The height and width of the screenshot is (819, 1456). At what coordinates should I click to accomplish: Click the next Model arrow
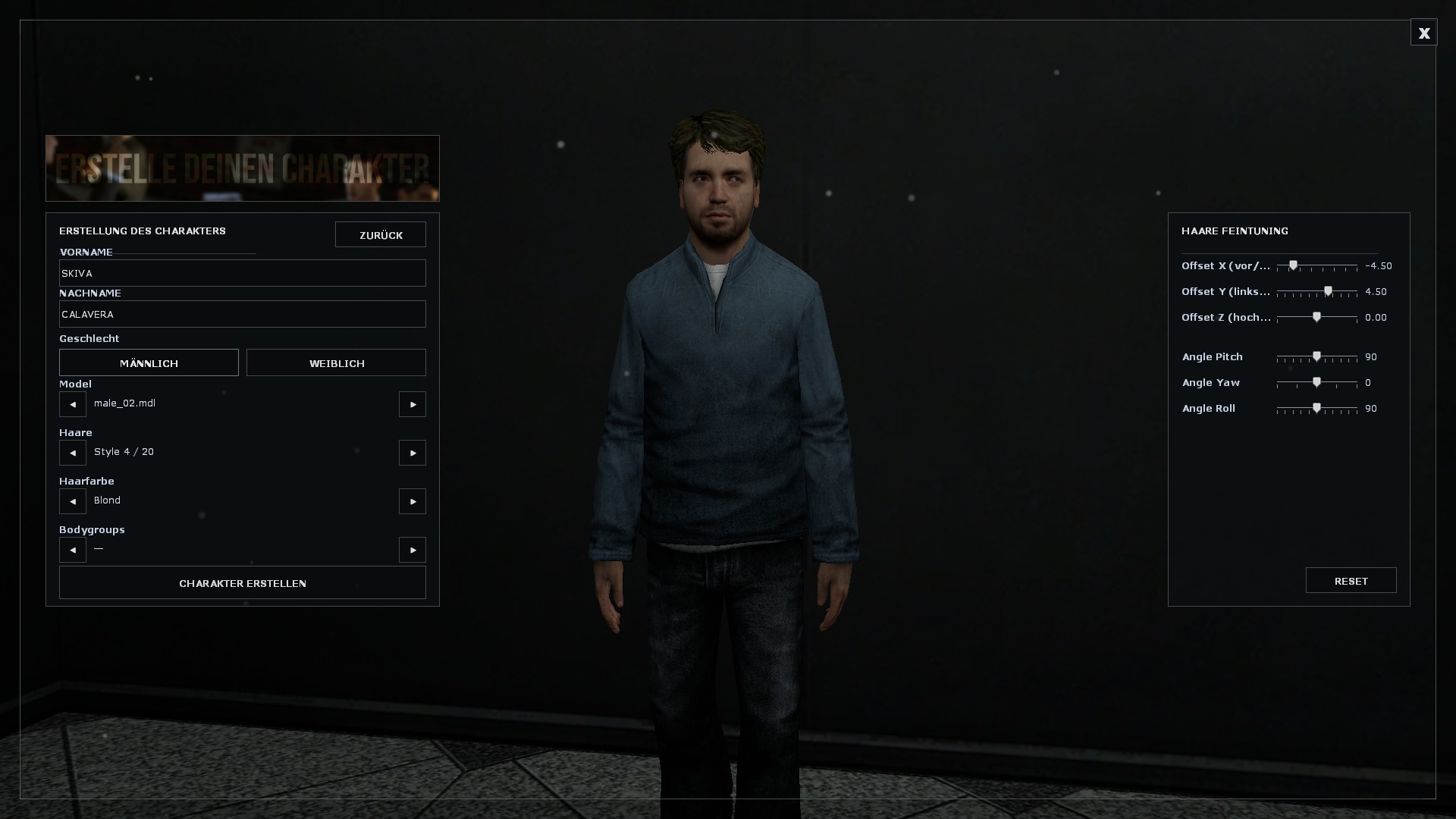[412, 404]
